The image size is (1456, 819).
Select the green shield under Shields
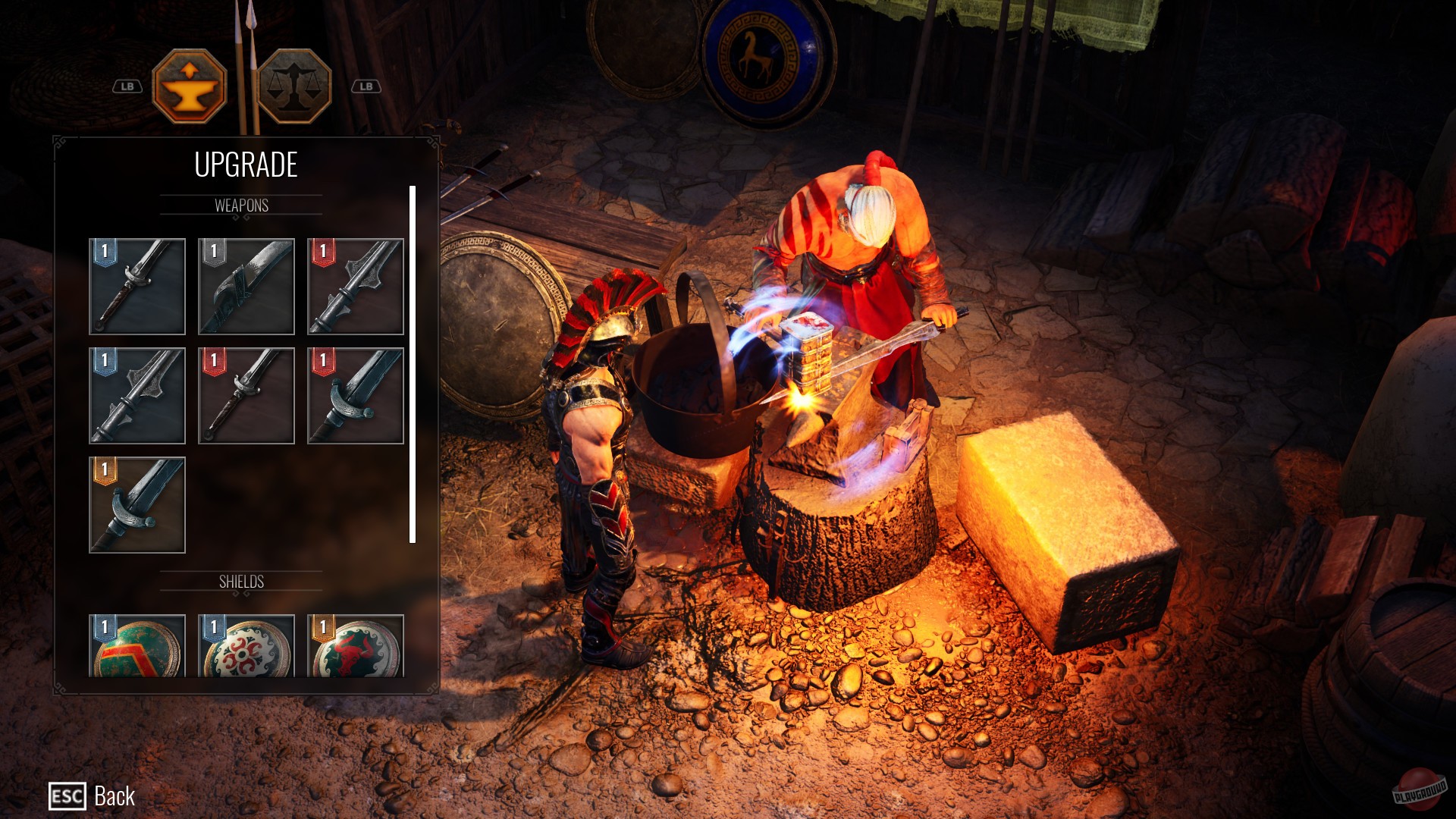pyautogui.click(x=137, y=650)
